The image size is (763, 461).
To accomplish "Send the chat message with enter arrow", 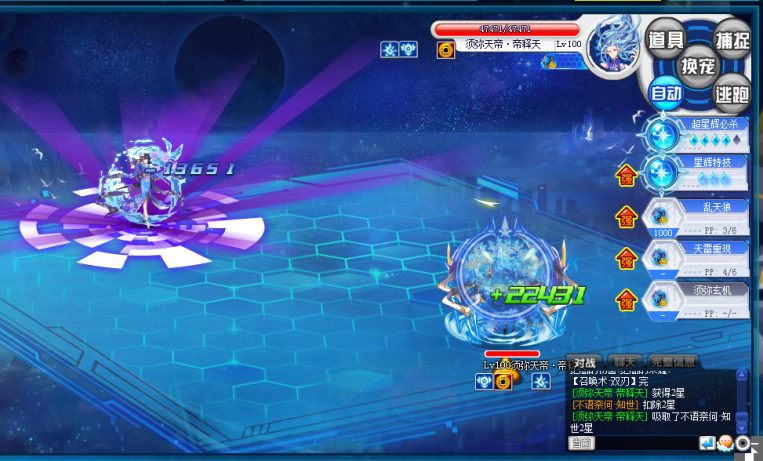I will 707,443.
